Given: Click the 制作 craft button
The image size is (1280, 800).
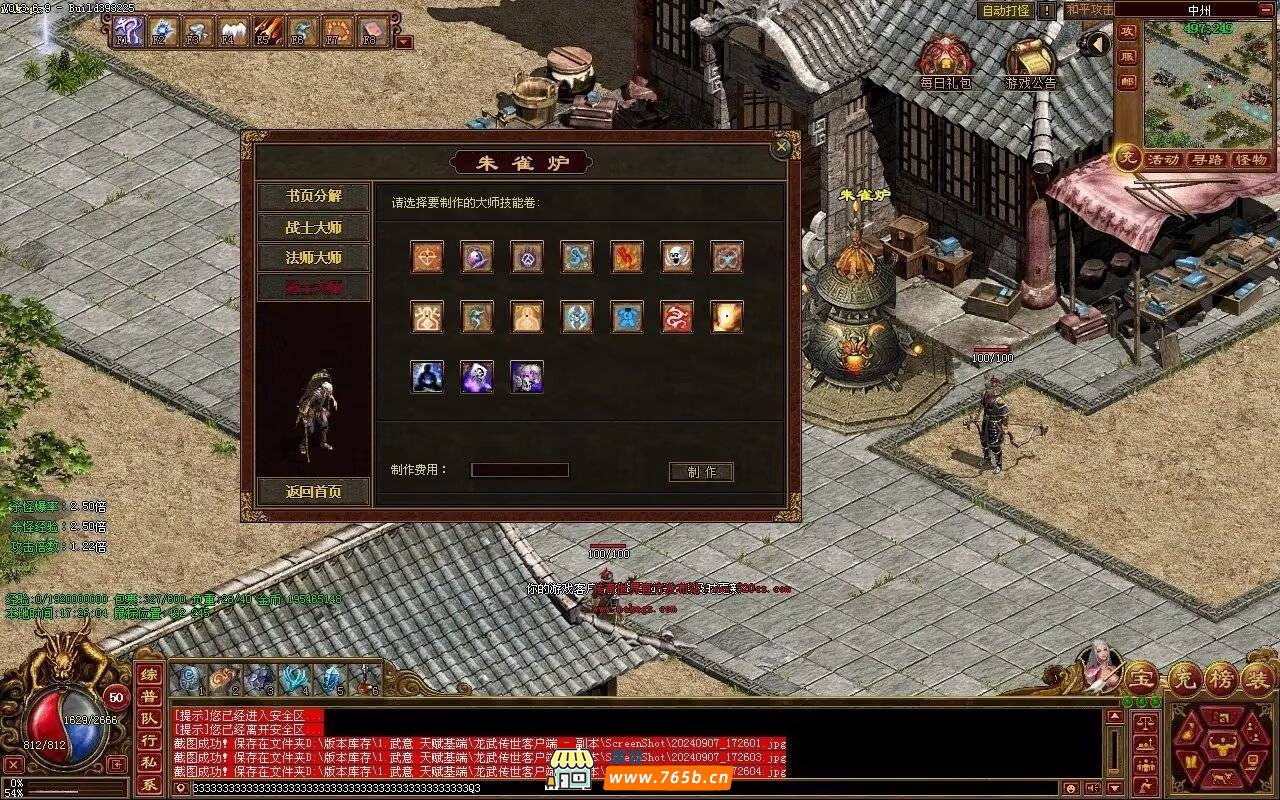Looking at the screenshot, I should point(701,472).
